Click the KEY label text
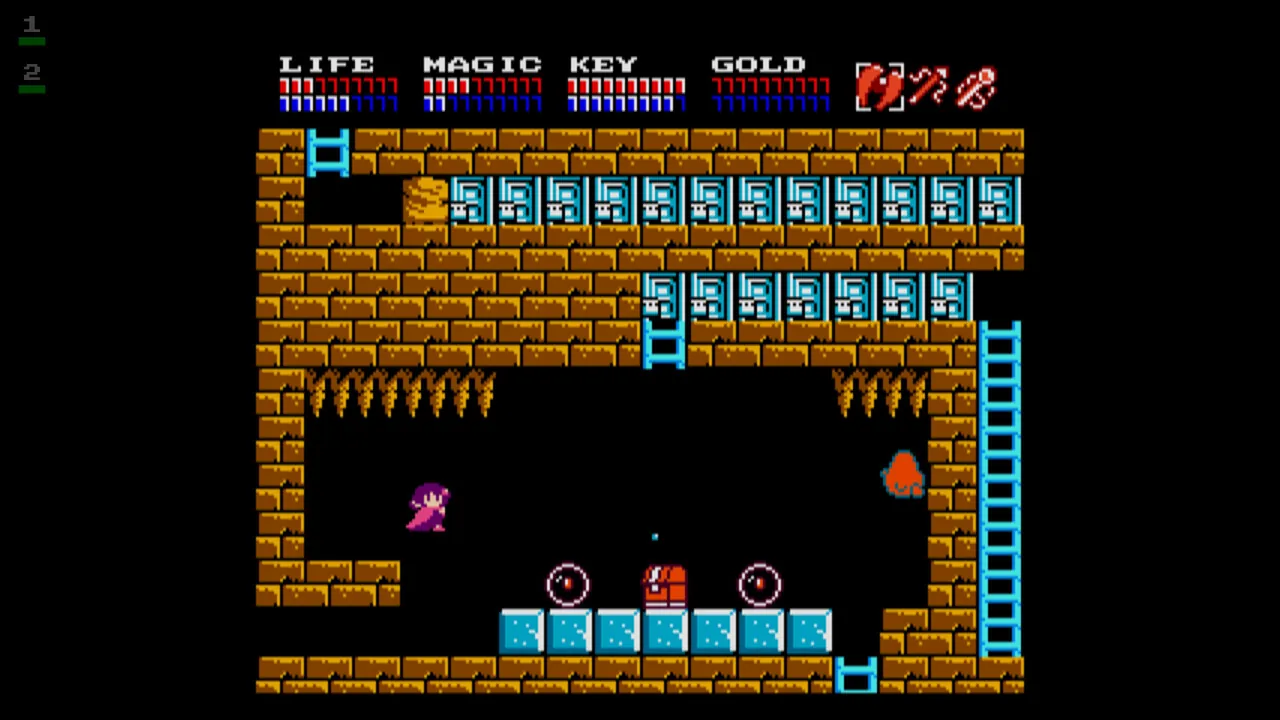Image resolution: width=1280 pixels, height=720 pixels. 602,64
